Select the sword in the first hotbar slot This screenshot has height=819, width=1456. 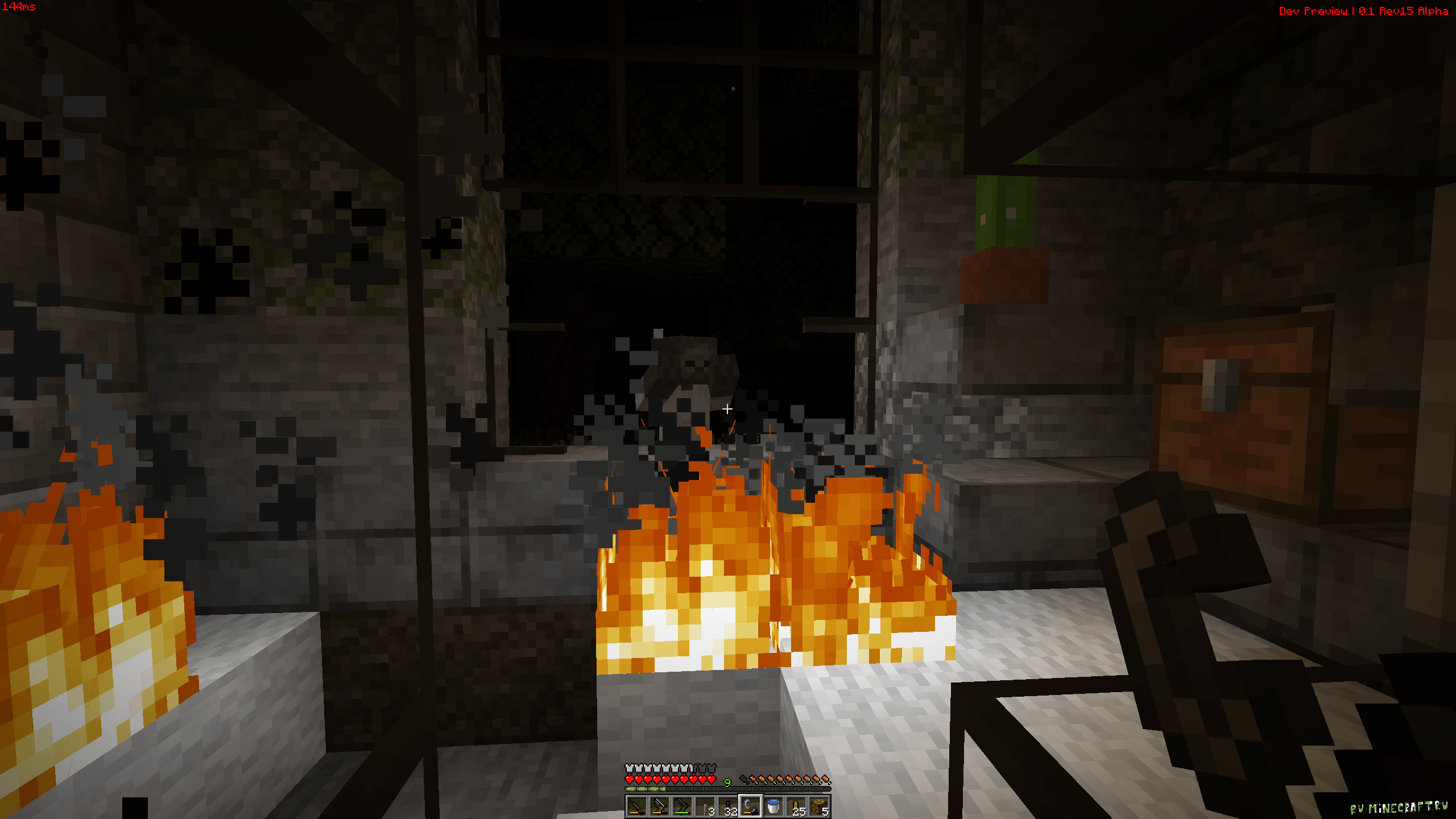tap(636, 806)
